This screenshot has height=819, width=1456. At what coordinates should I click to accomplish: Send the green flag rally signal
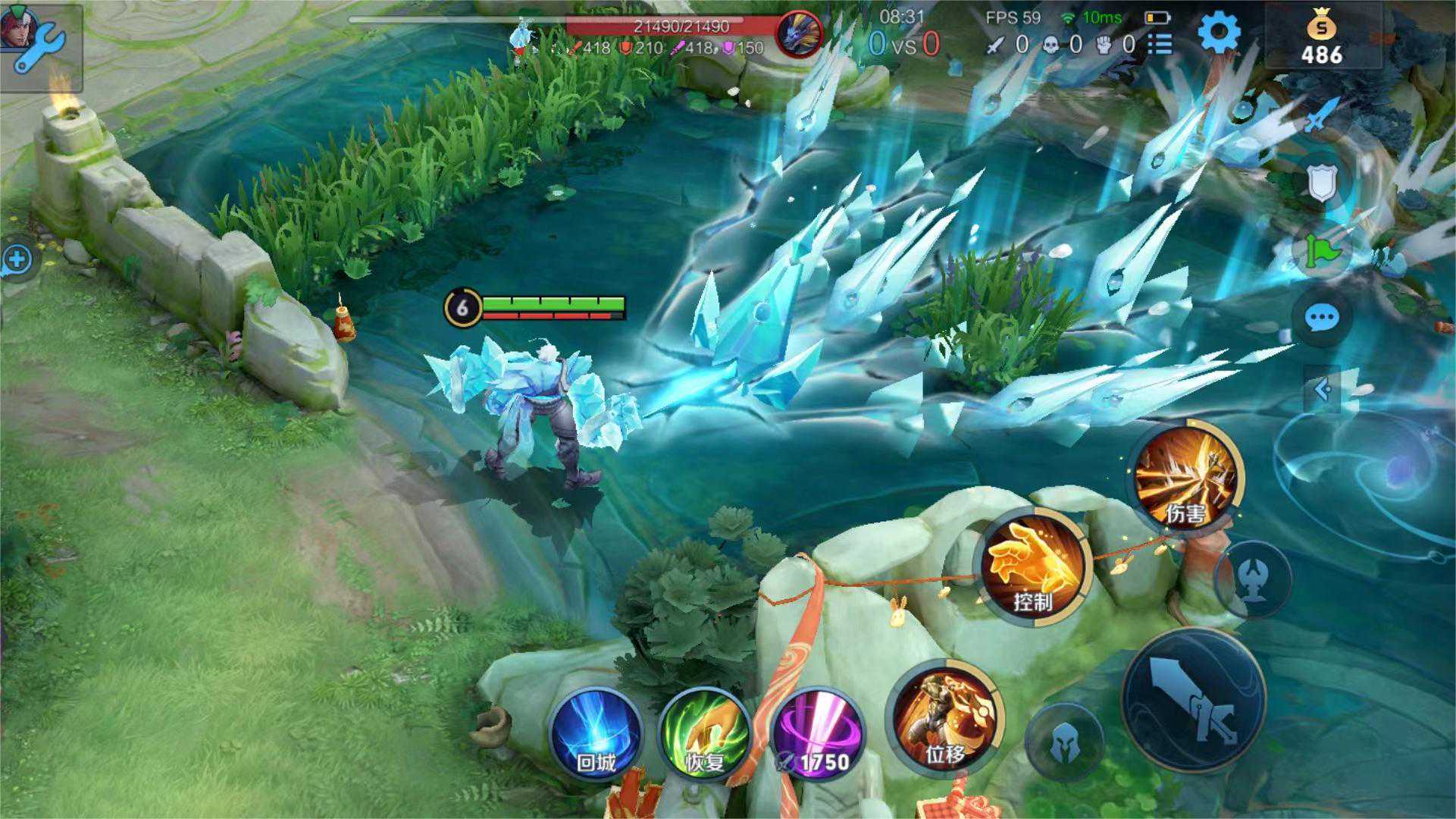[x=1322, y=251]
